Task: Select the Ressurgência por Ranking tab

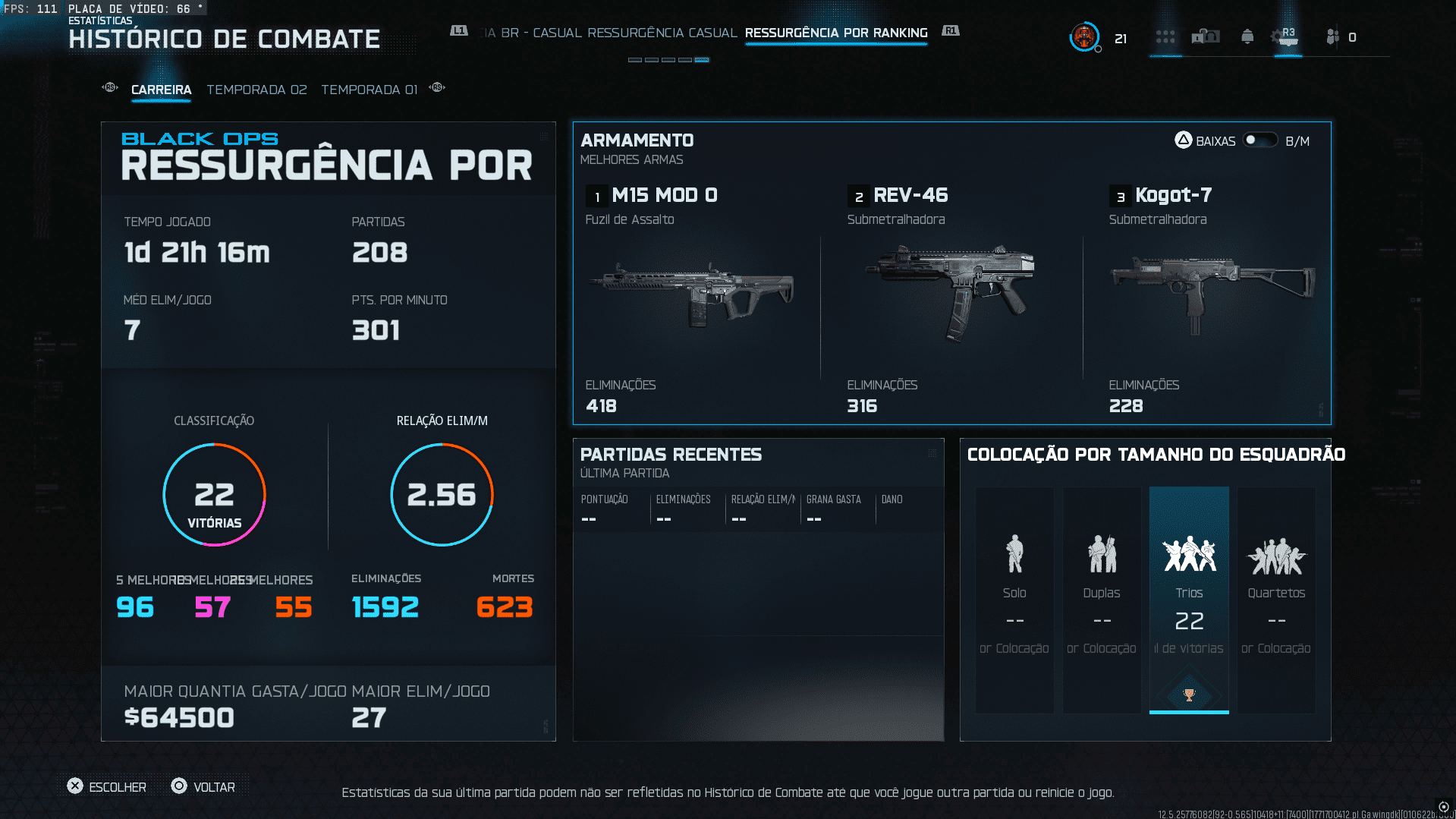Action: point(836,33)
